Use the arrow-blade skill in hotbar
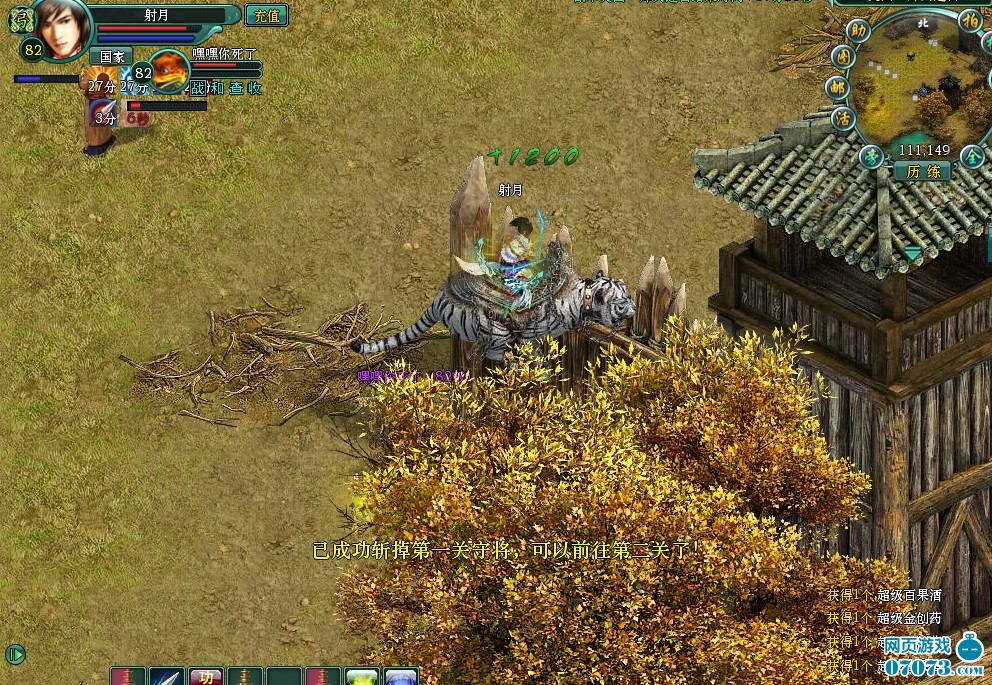 pyautogui.click(x=167, y=677)
